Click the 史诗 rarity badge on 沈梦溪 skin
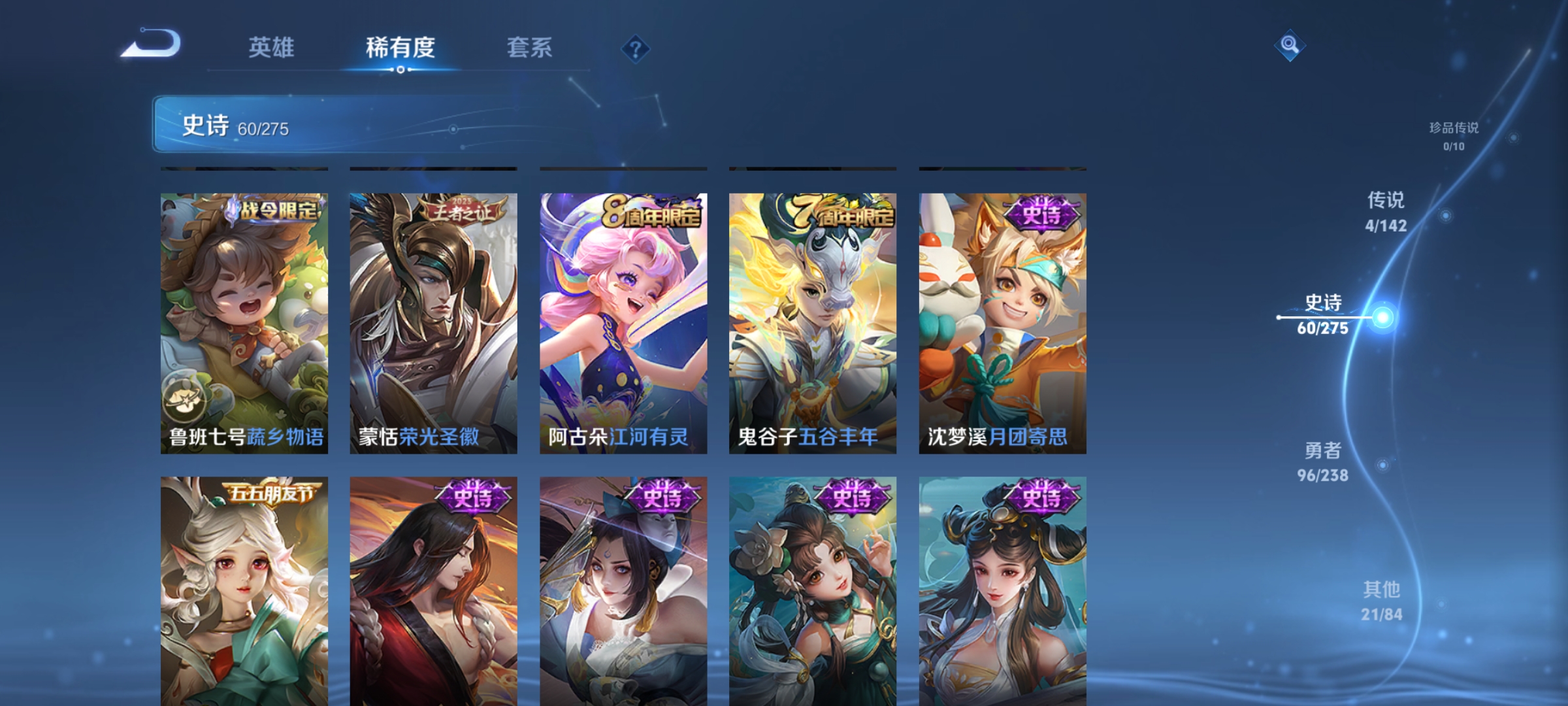The image size is (1568, 706). pyautogui.click(x=1043, y=212)
